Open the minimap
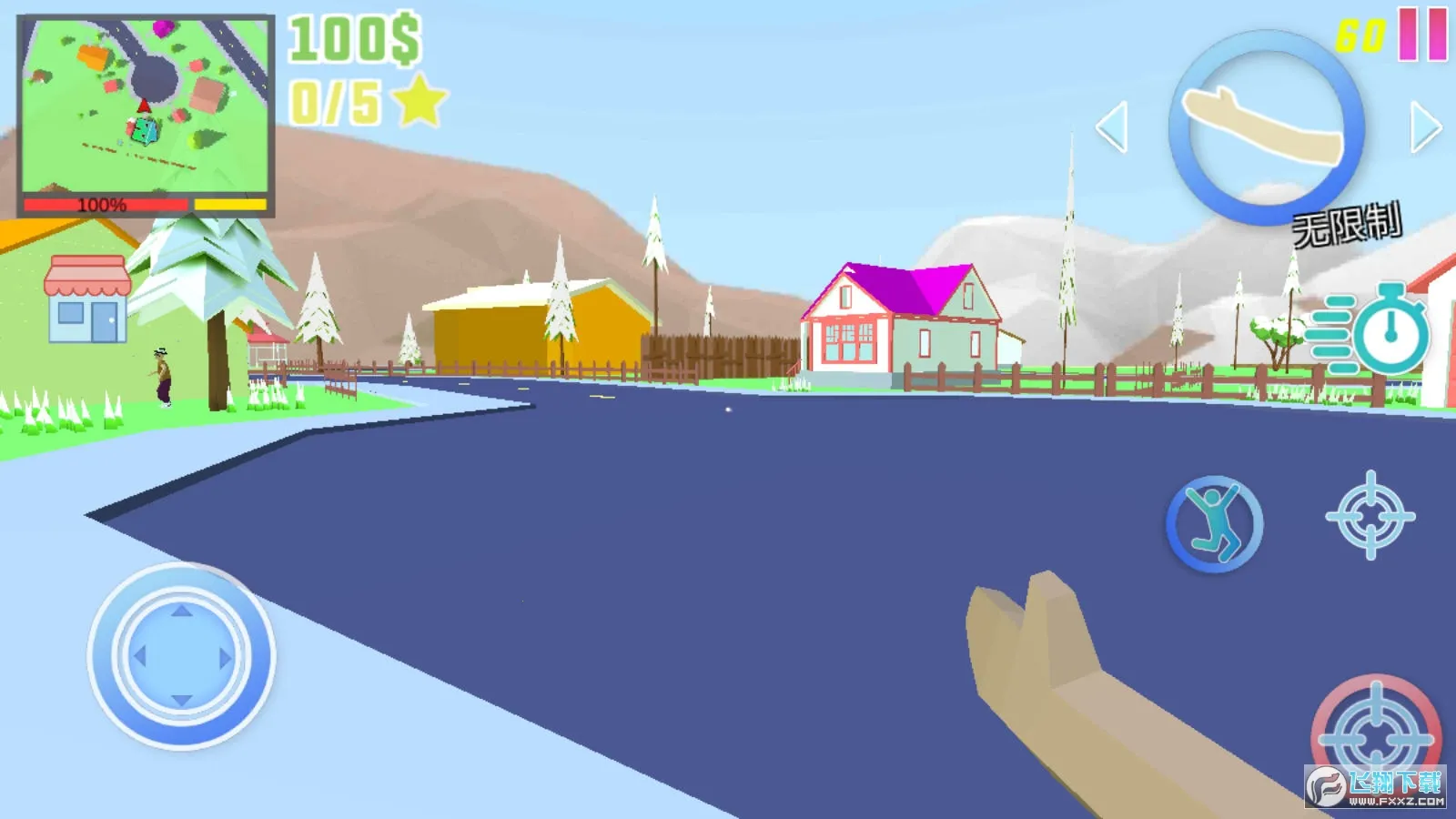1456x819 pixels. coord(146,107)
